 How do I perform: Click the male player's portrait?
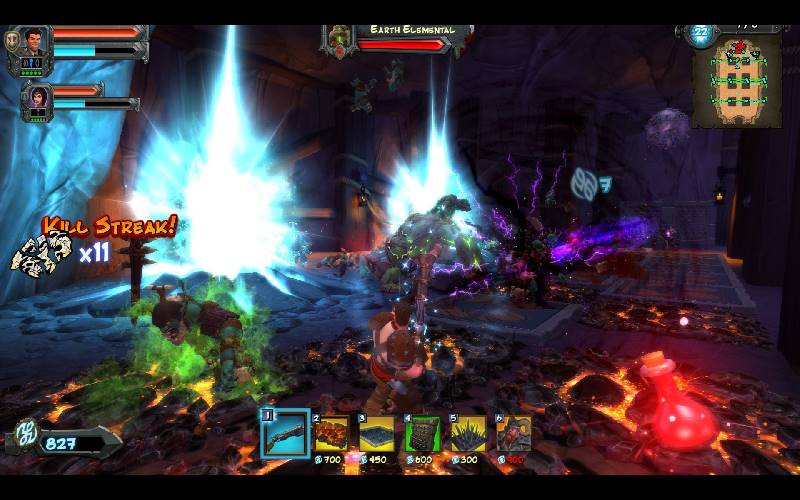[x=35, y=42]
